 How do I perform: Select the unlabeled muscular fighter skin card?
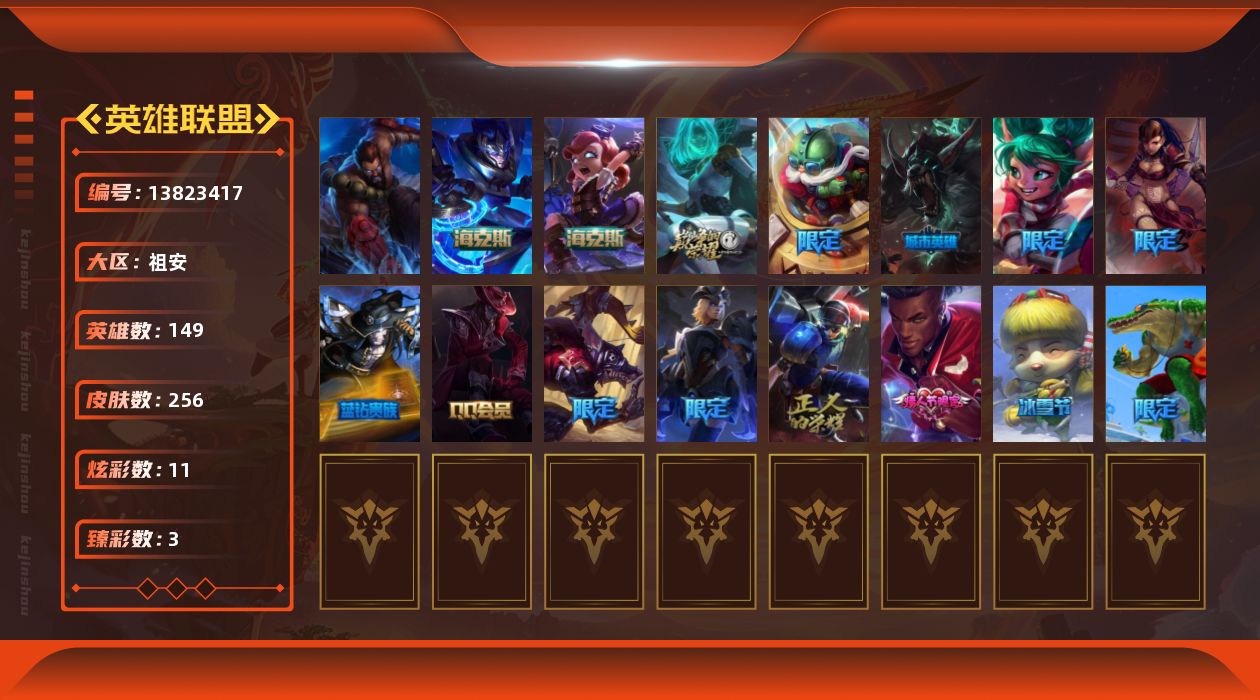(x=369, y=196)
